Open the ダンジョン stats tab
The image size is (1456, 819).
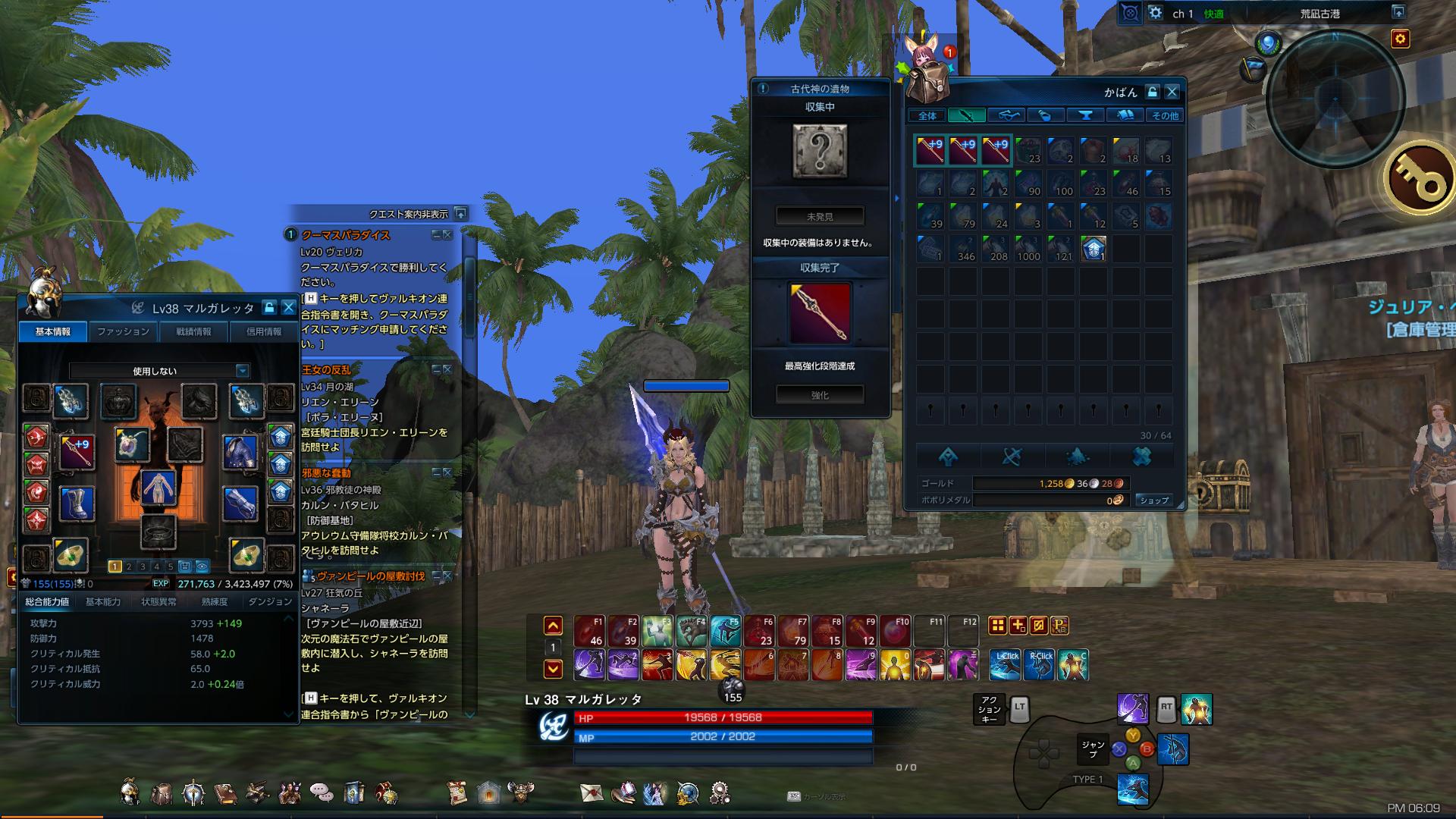[269, 601]
